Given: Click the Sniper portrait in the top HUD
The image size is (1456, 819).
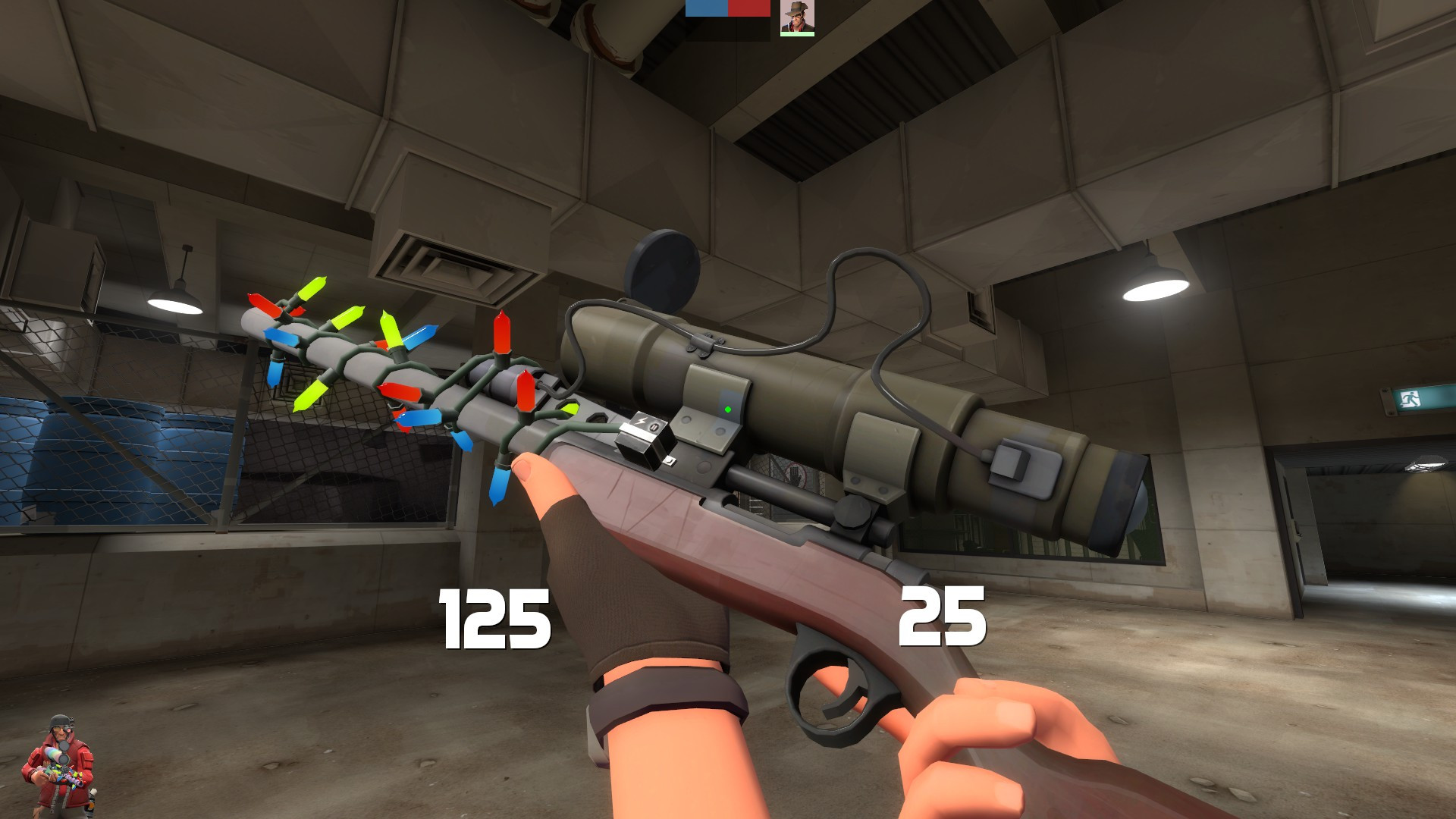Looking at the screenshot, I should (x=797, y=17).
